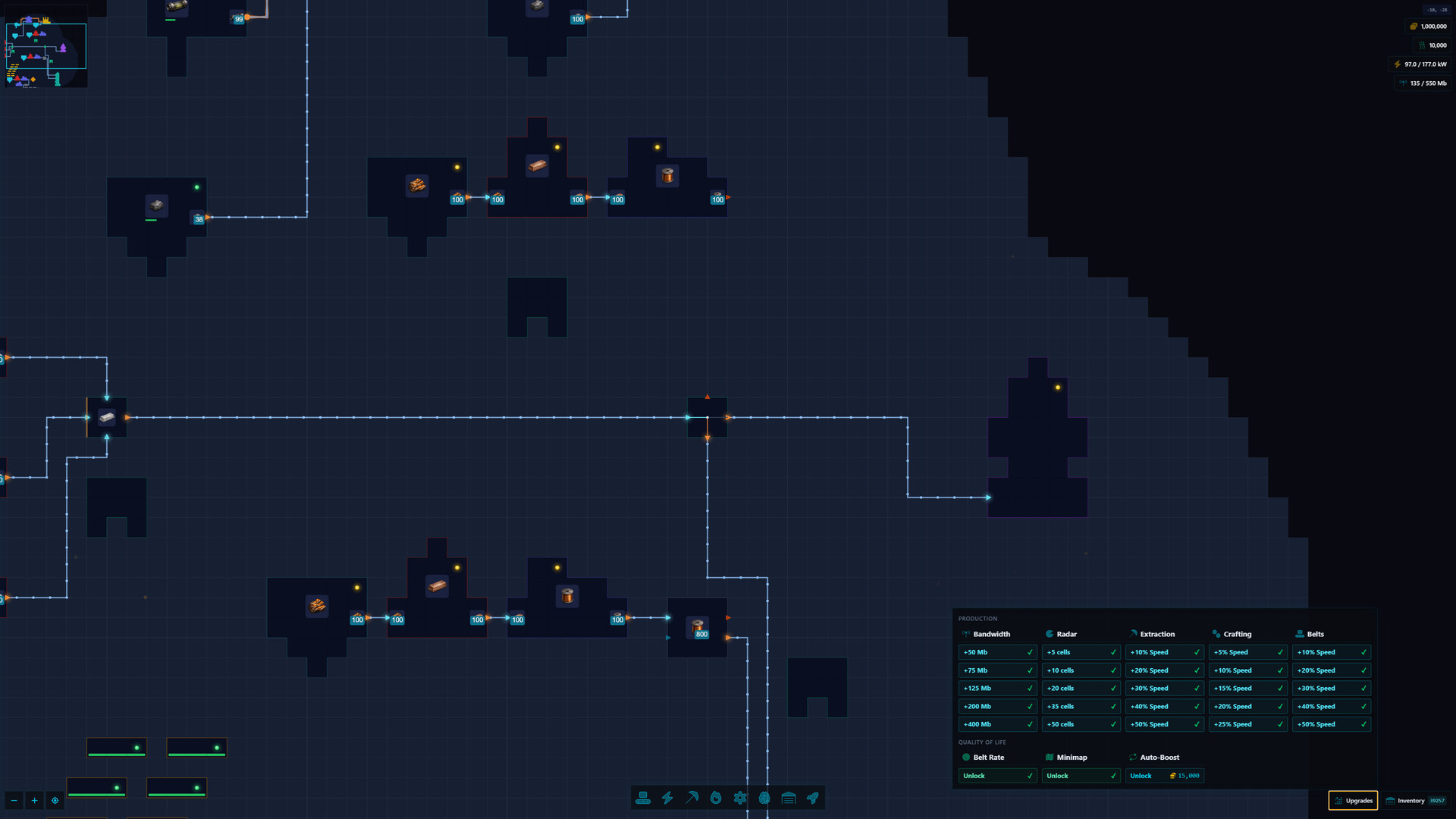Purchase the +400 Mb Bandwidth upgrade
This screenshot has width=1456, height=819.
[x=997, y=724]
